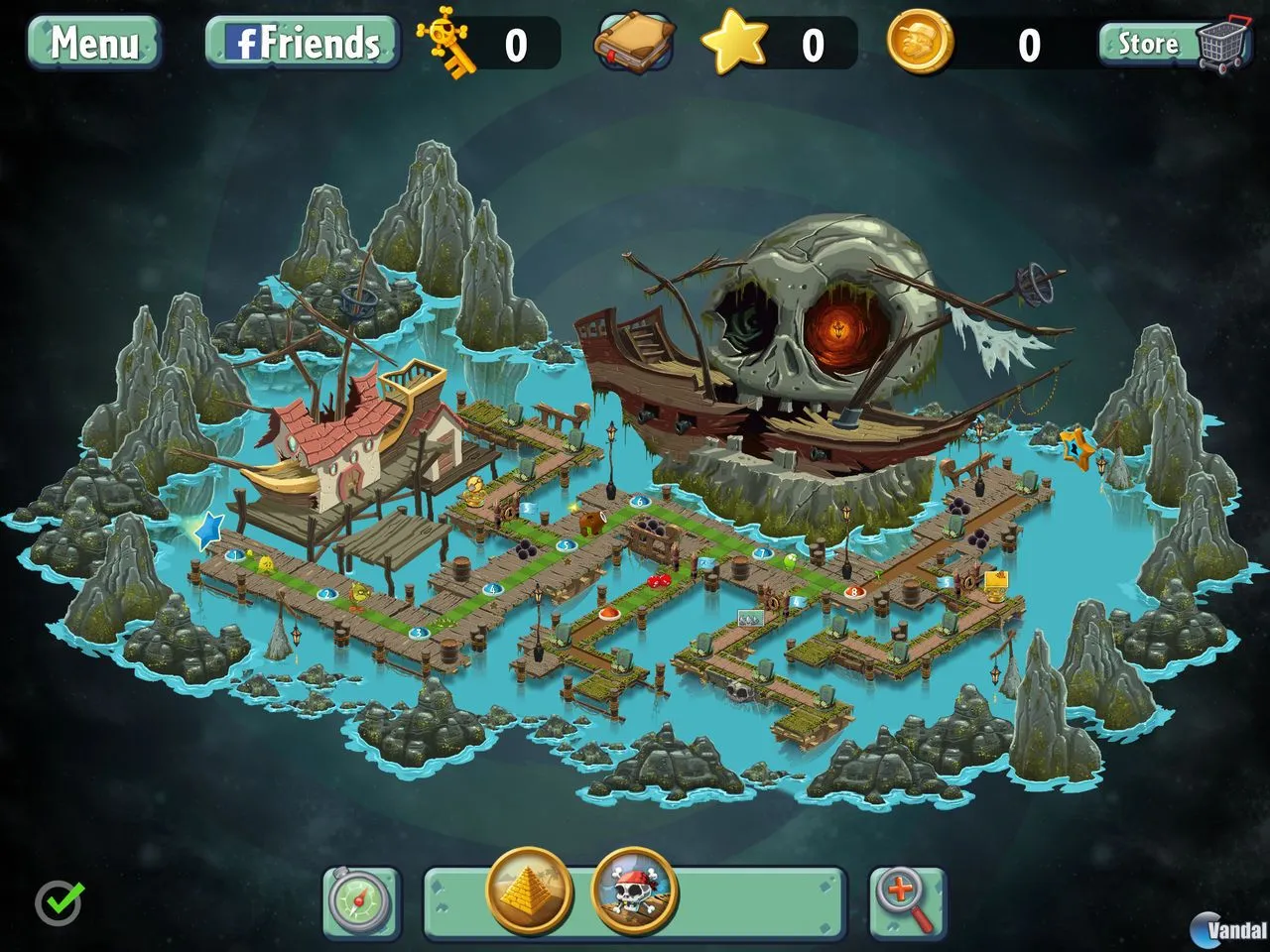Select level node 8 with red marker
This screenshot has width=1270, height=952.
(x=853, y=591)
